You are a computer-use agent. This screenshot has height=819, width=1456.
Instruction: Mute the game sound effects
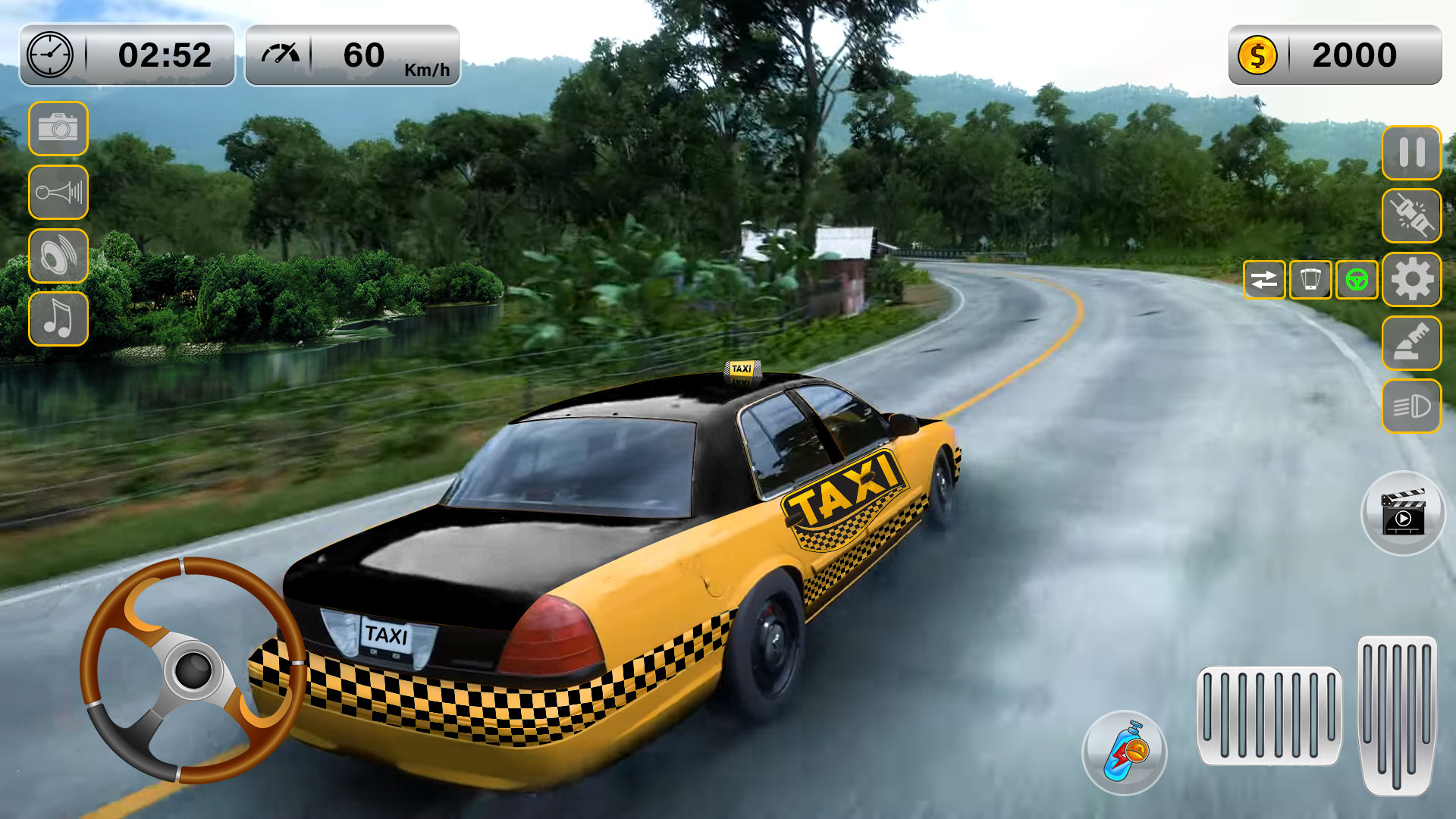pyautogui.click(x=58, y=255)
